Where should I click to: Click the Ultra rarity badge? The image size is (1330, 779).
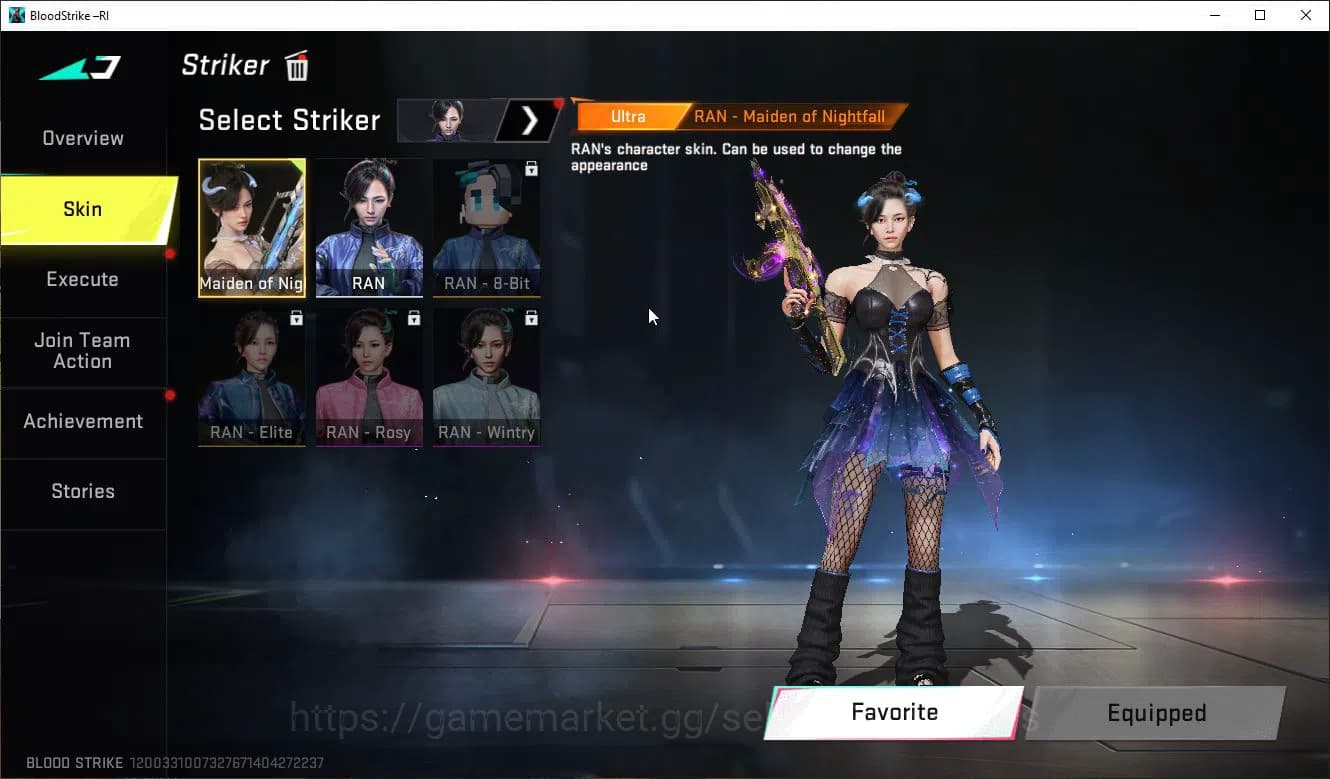[x=628, y=116]
